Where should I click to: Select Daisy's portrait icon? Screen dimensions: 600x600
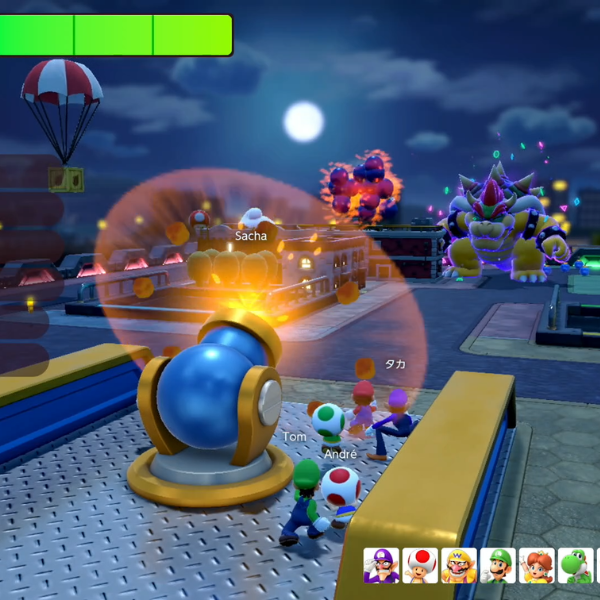[537, 566]
